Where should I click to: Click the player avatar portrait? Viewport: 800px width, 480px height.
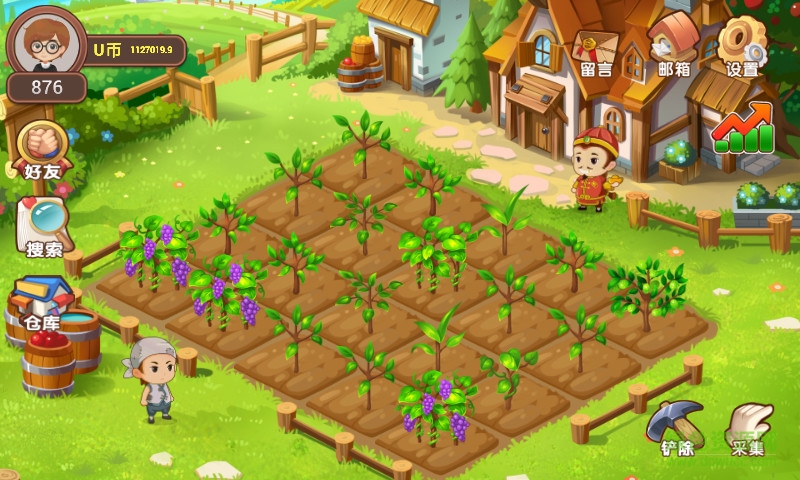[44, 42]
